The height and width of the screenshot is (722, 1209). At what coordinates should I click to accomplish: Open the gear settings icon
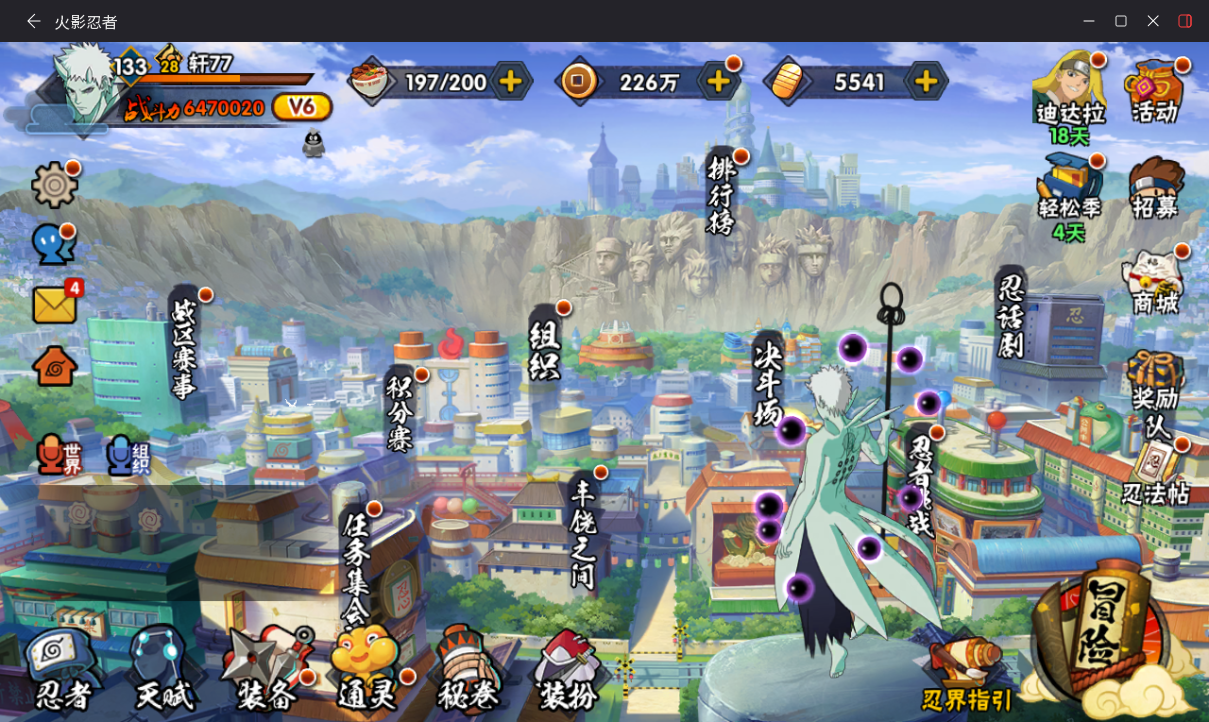click(54, 185)
